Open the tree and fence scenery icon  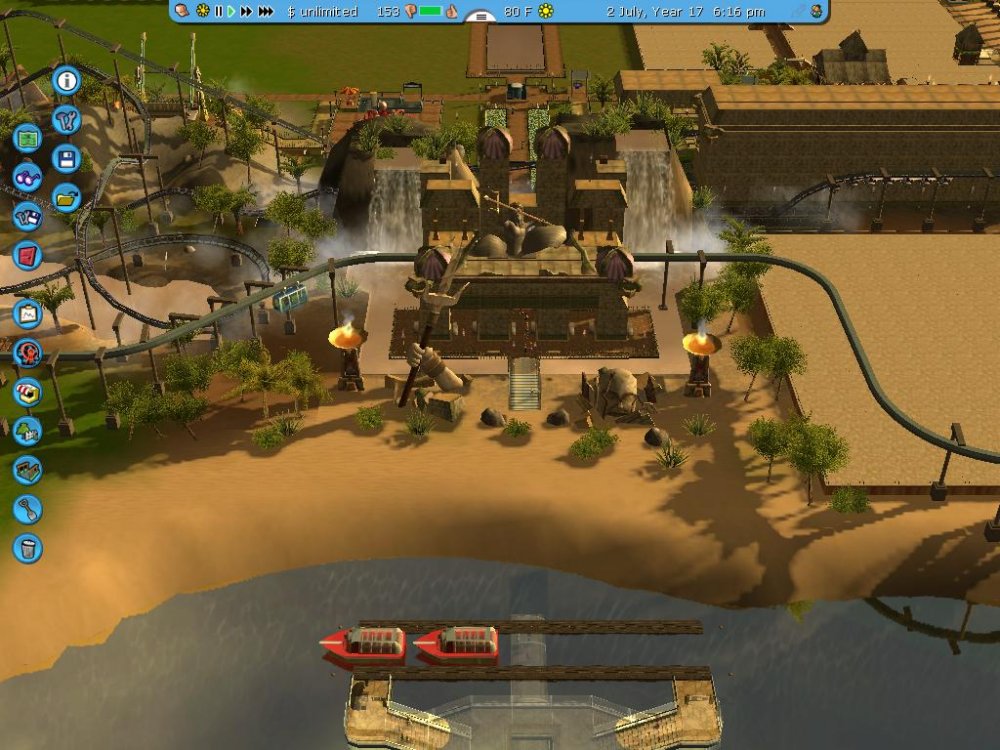27,431
